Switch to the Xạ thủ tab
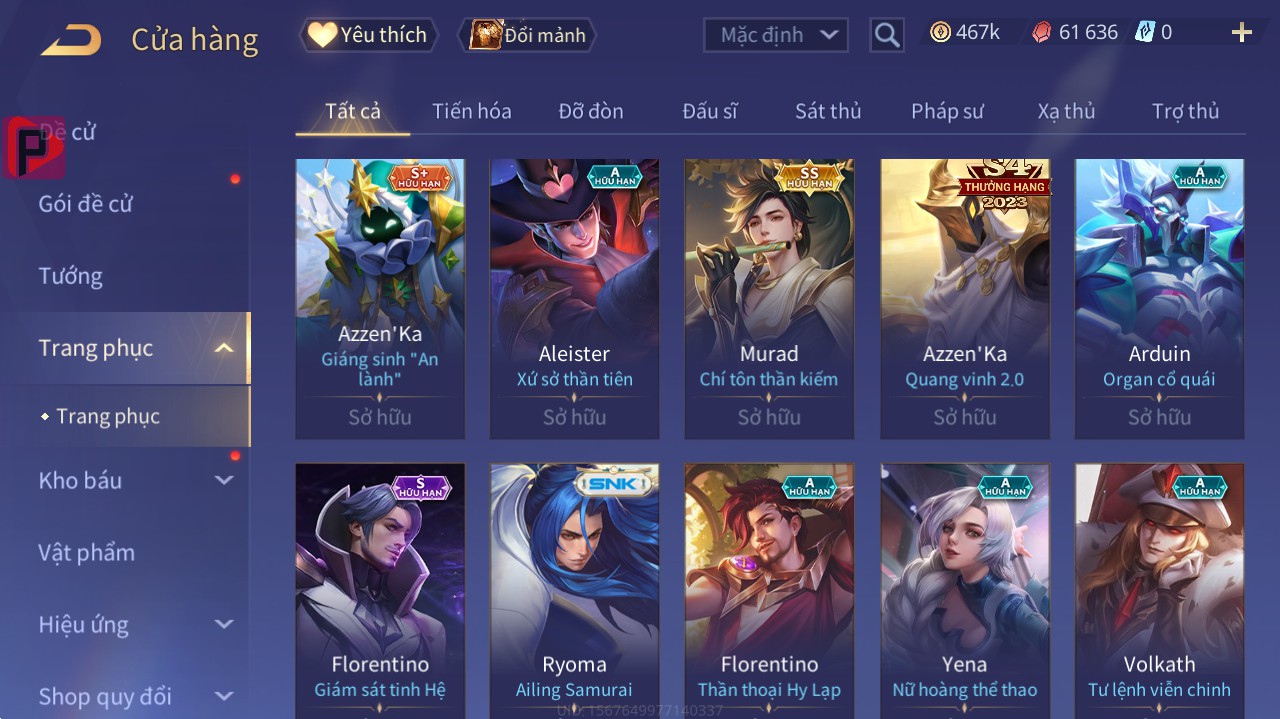This screenshot has width=1280, height=719. coord(1066,111)
